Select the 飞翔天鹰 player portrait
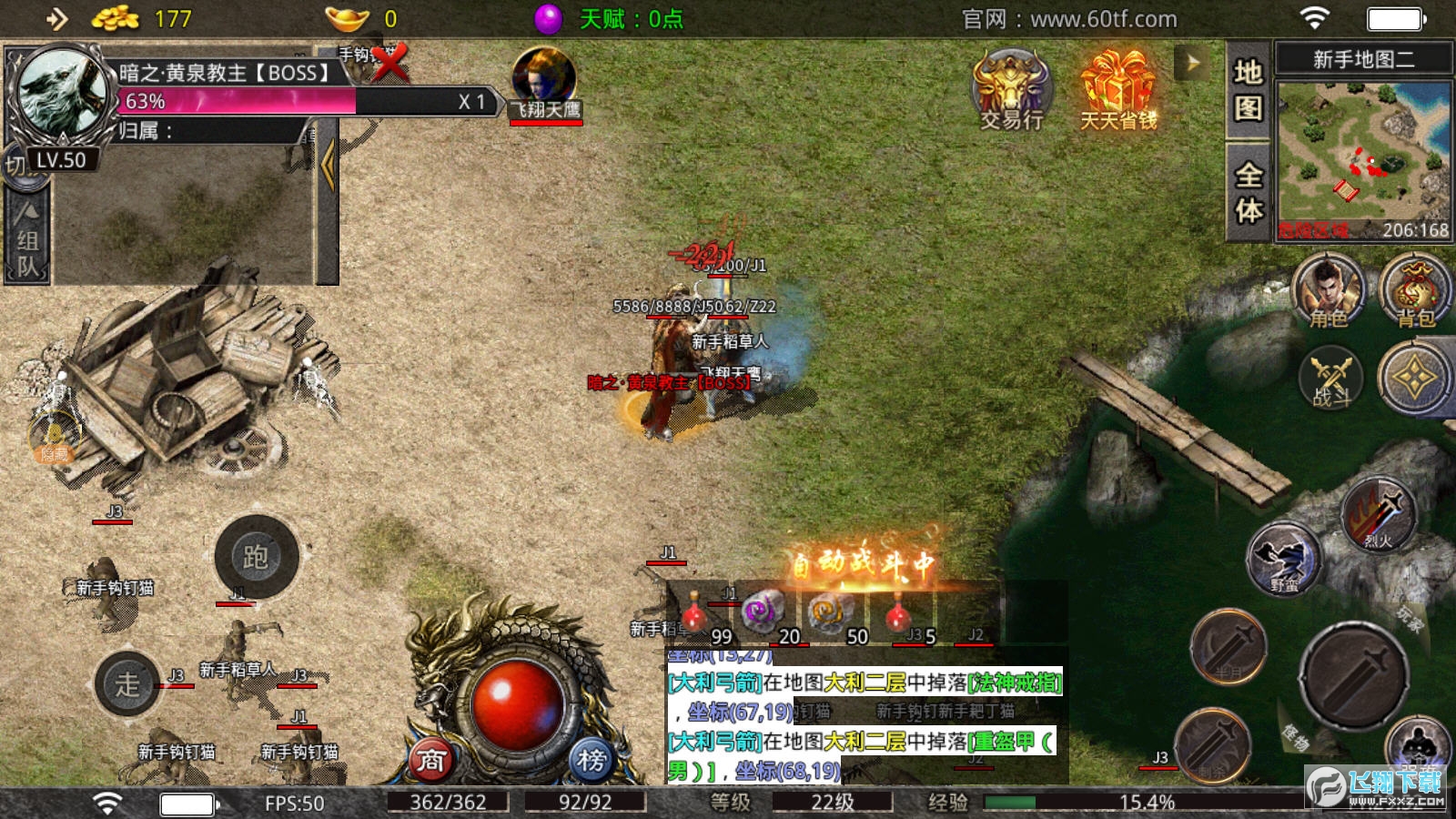This screenshot has height=819, width=1456. point(544,79)
